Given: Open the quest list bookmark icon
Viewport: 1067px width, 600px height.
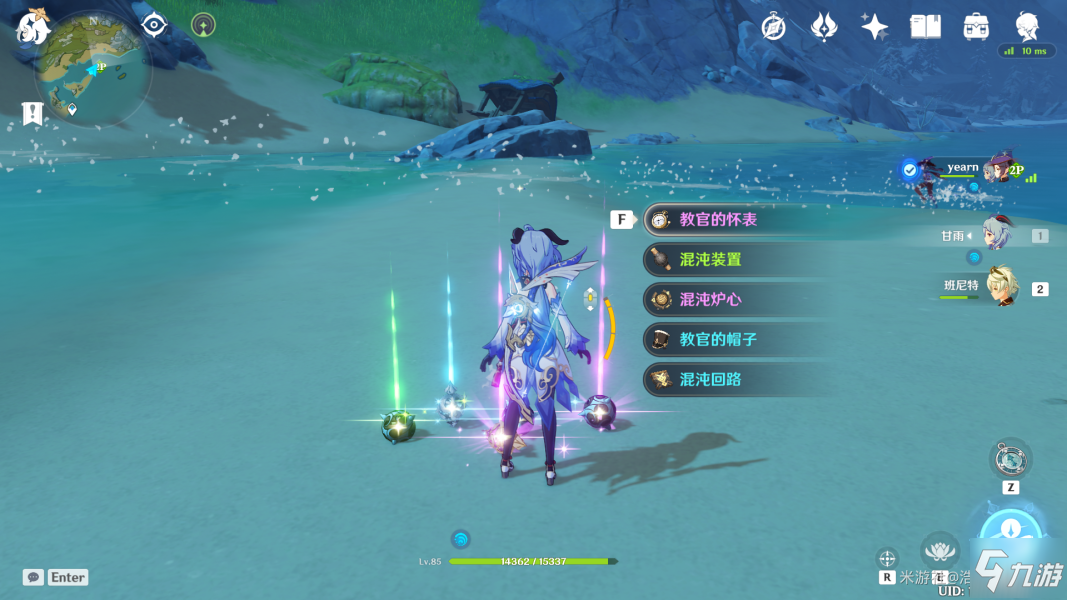Looking at the screenshot, I should (32, 113).
